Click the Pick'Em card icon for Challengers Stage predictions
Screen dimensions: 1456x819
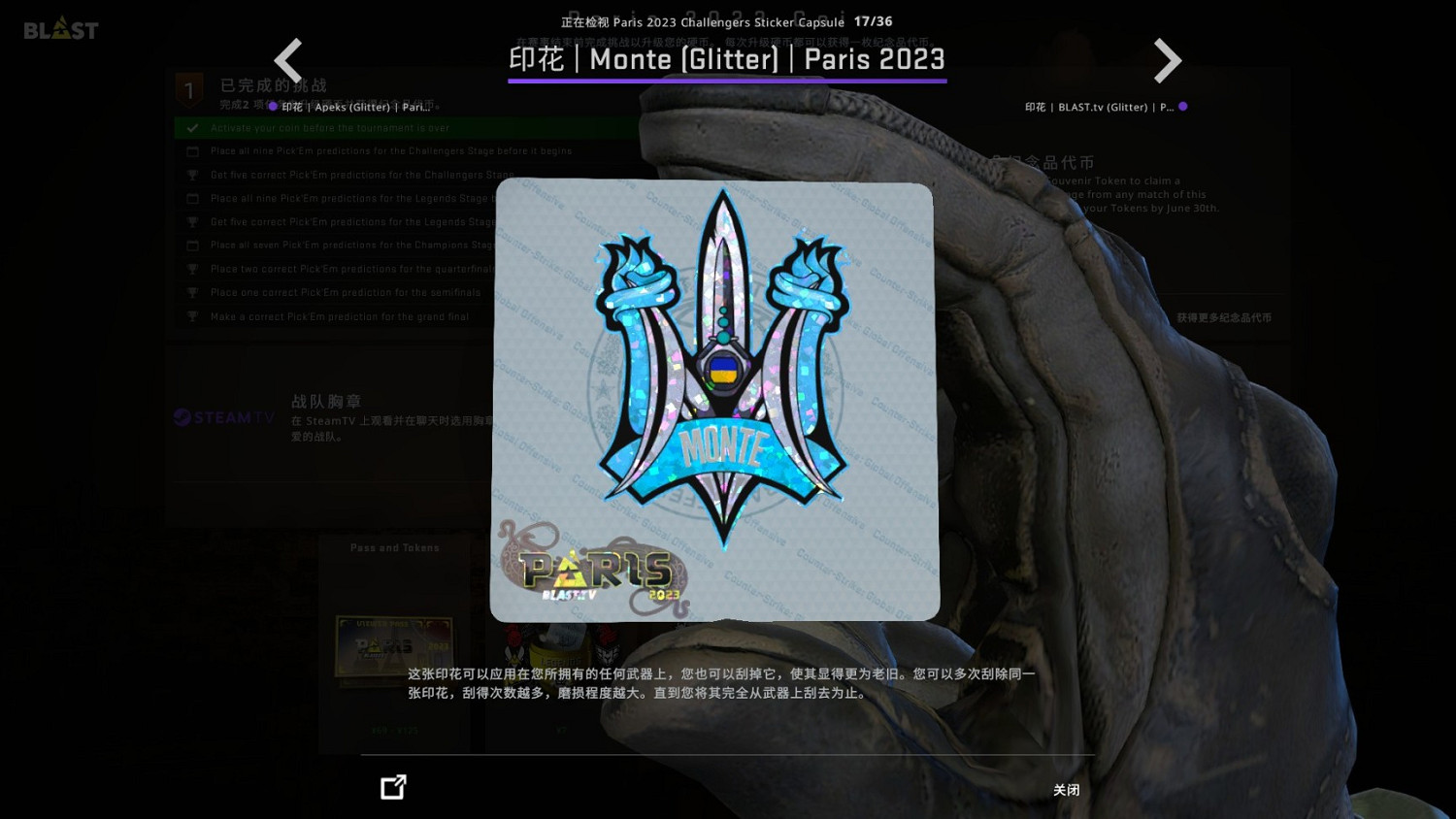click(192, 150)
